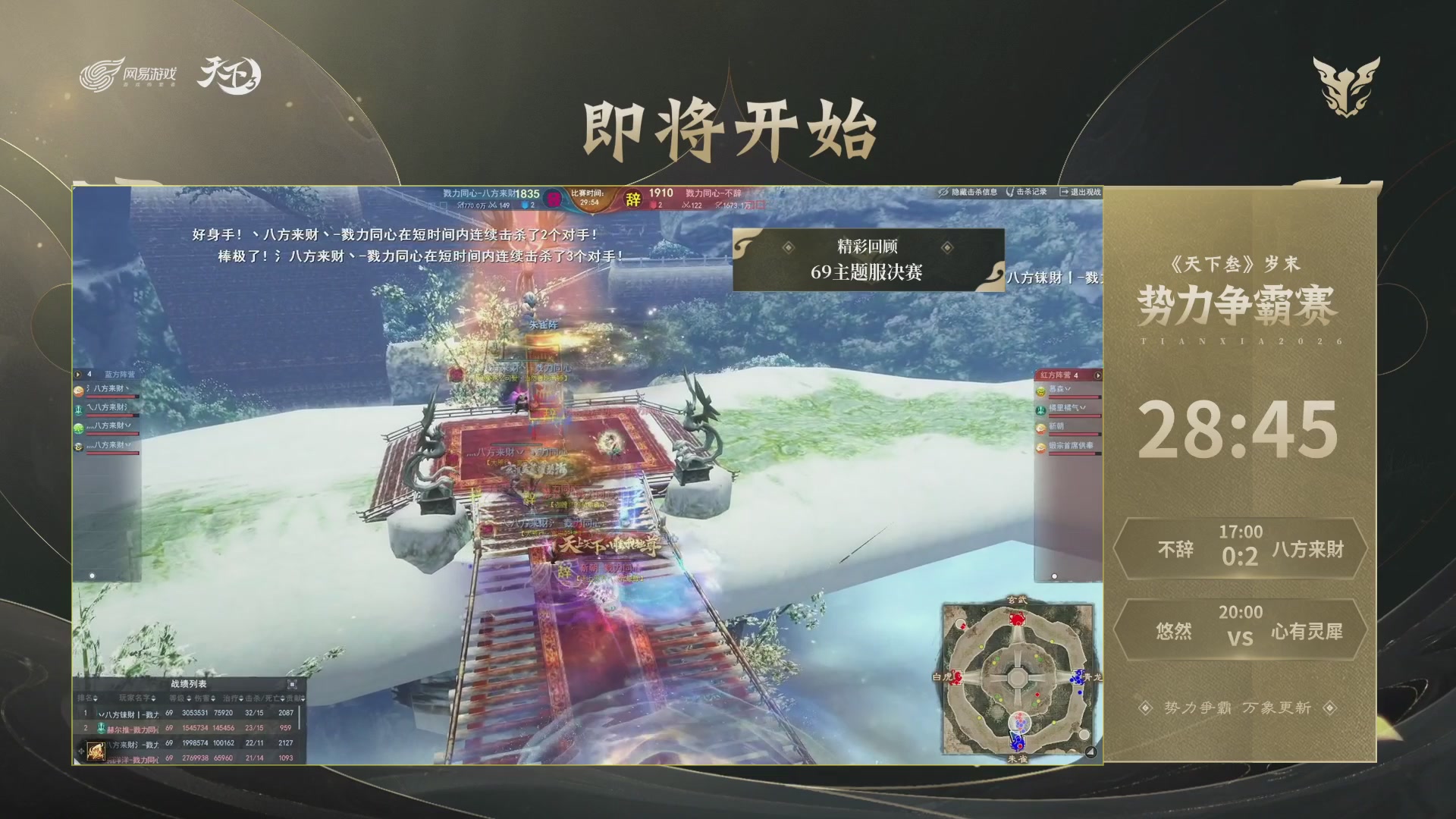Select the top-ranked 八方来财 row in scoreboard
The image size is (1456, 819).
[x=190, y=711]
